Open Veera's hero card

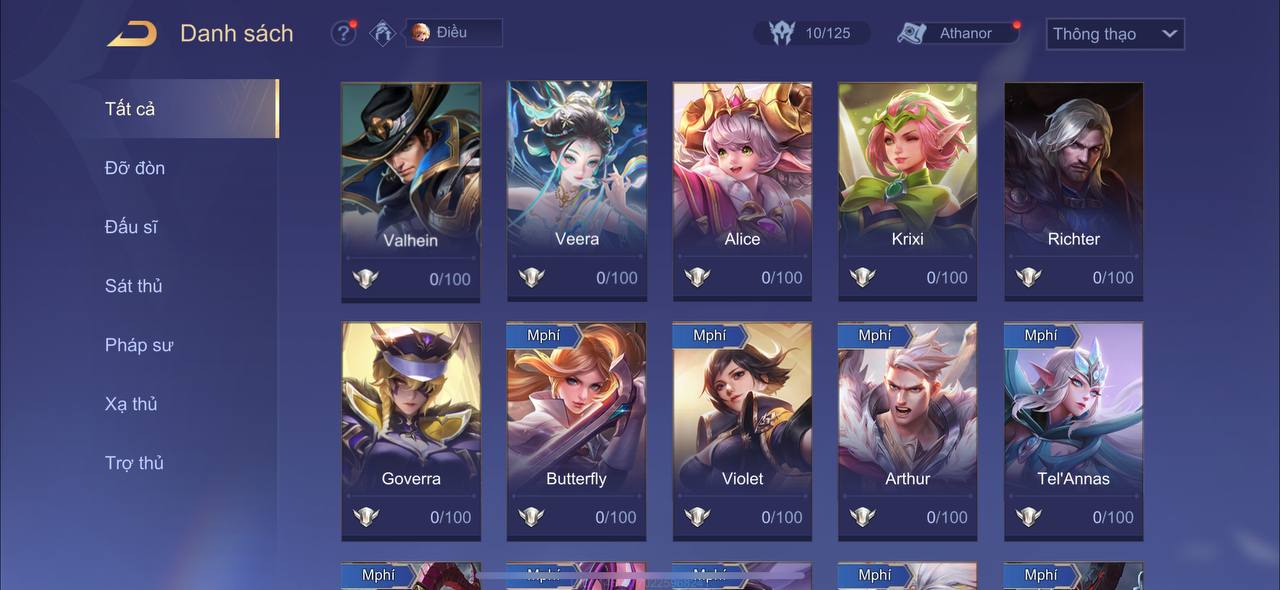577,190
